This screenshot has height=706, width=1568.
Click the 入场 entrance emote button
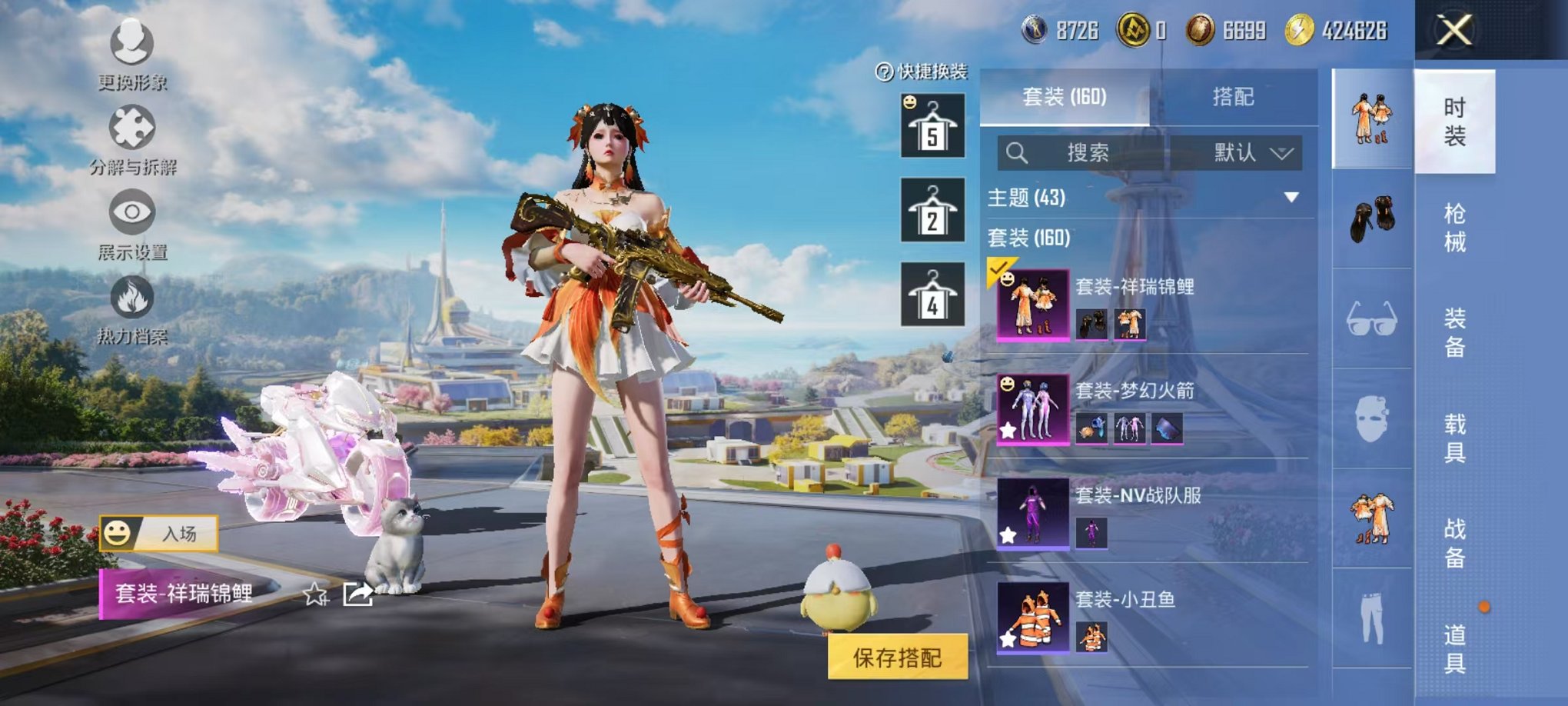pyautogui.click(x=159, y=534)
